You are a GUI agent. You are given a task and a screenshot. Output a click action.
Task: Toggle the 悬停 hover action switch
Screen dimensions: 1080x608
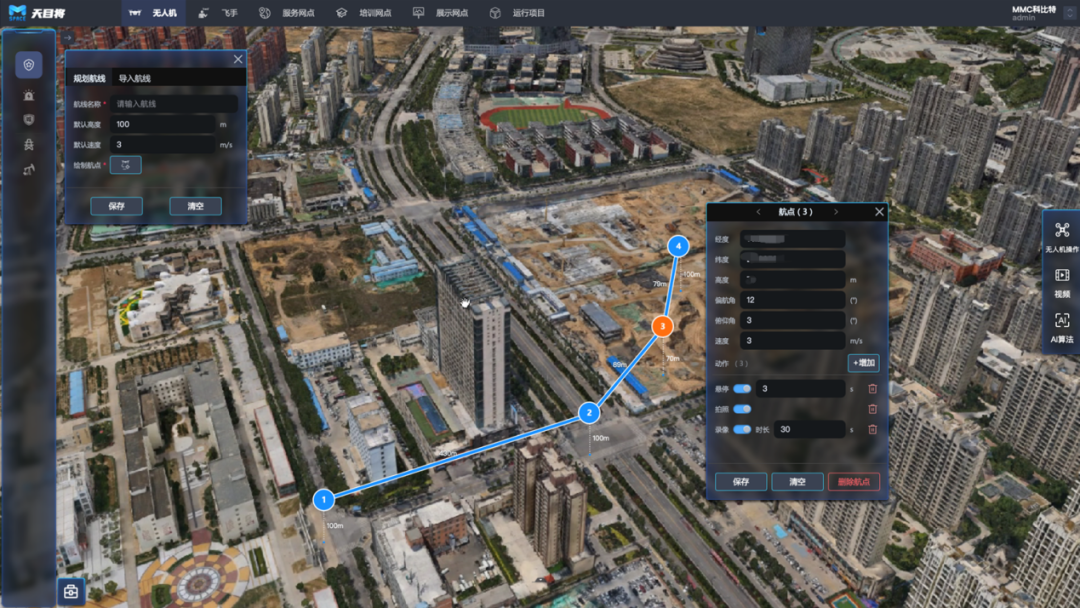pos(742,389)
